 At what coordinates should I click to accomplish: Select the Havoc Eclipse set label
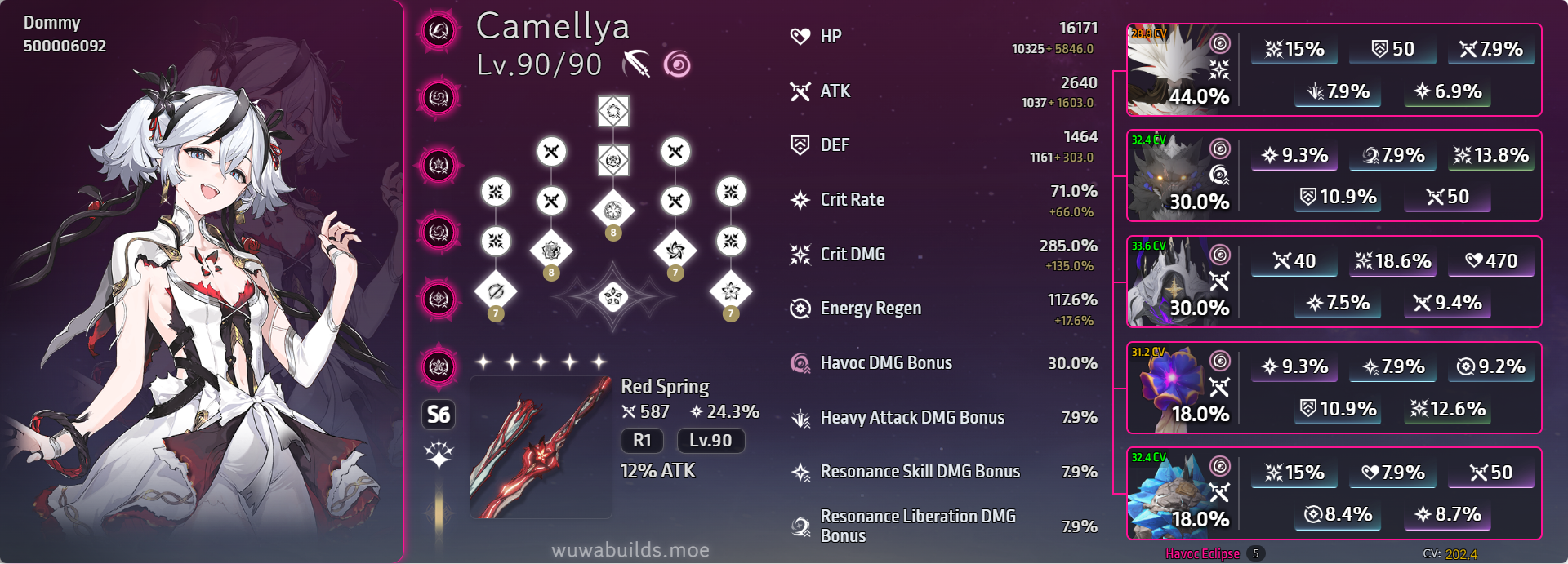click(1202, 554)
